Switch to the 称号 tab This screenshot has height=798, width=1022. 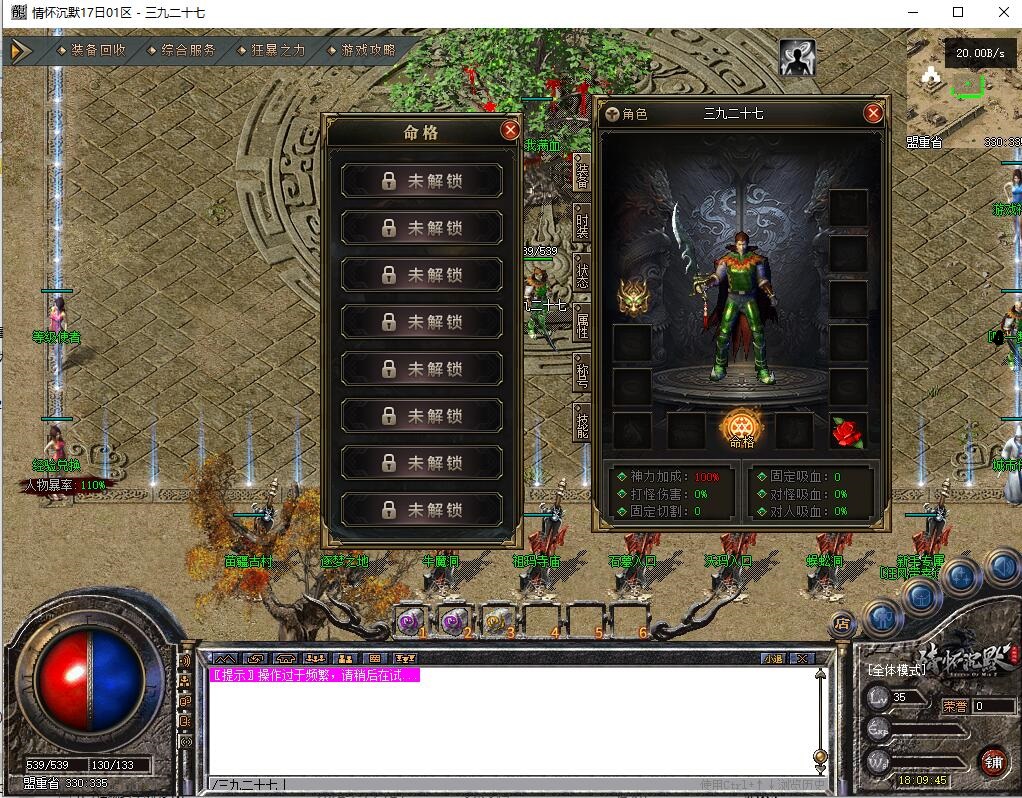[582, 372]
